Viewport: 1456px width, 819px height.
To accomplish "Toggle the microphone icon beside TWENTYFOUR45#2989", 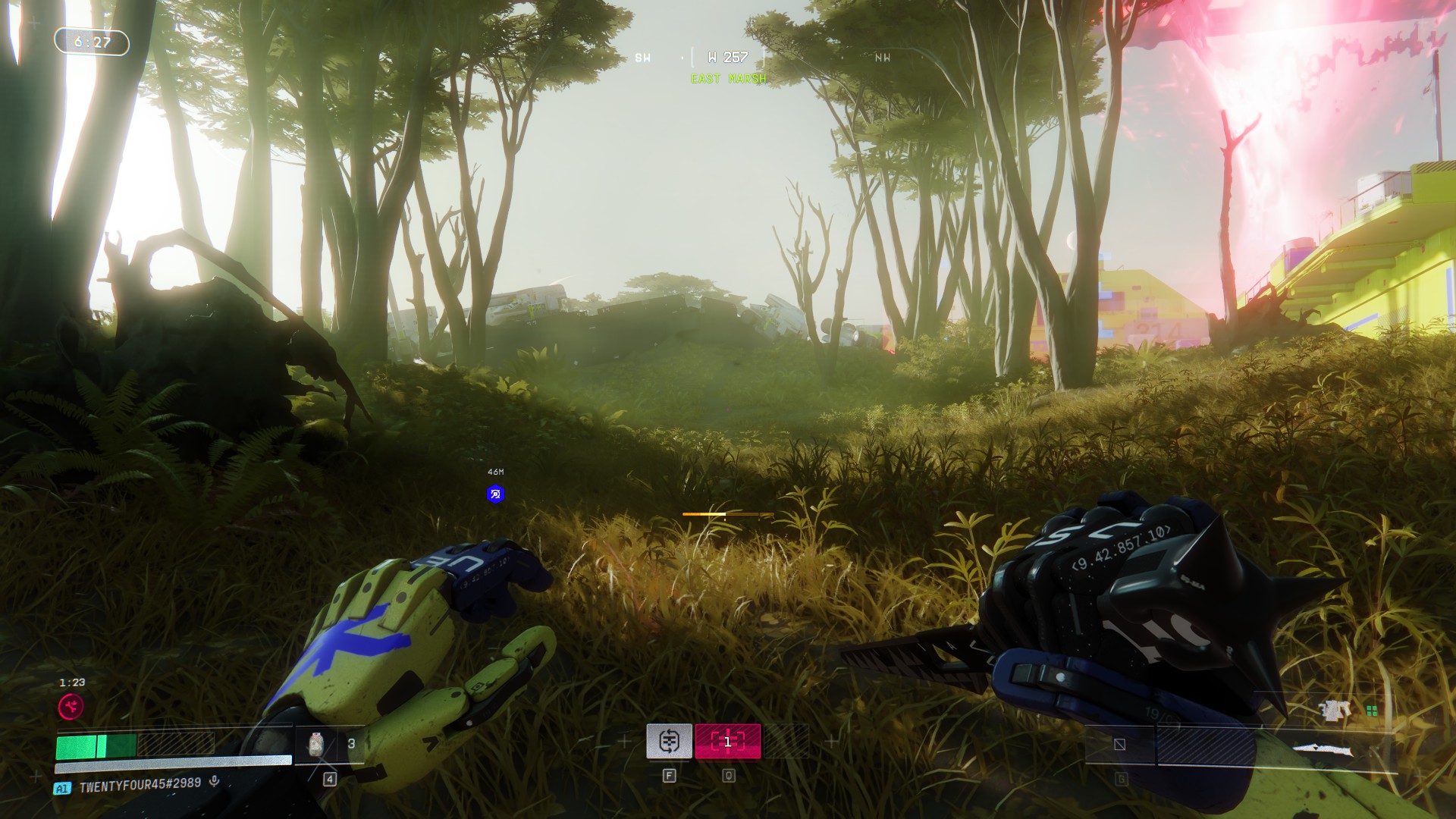I will click(x=215, y=781).
